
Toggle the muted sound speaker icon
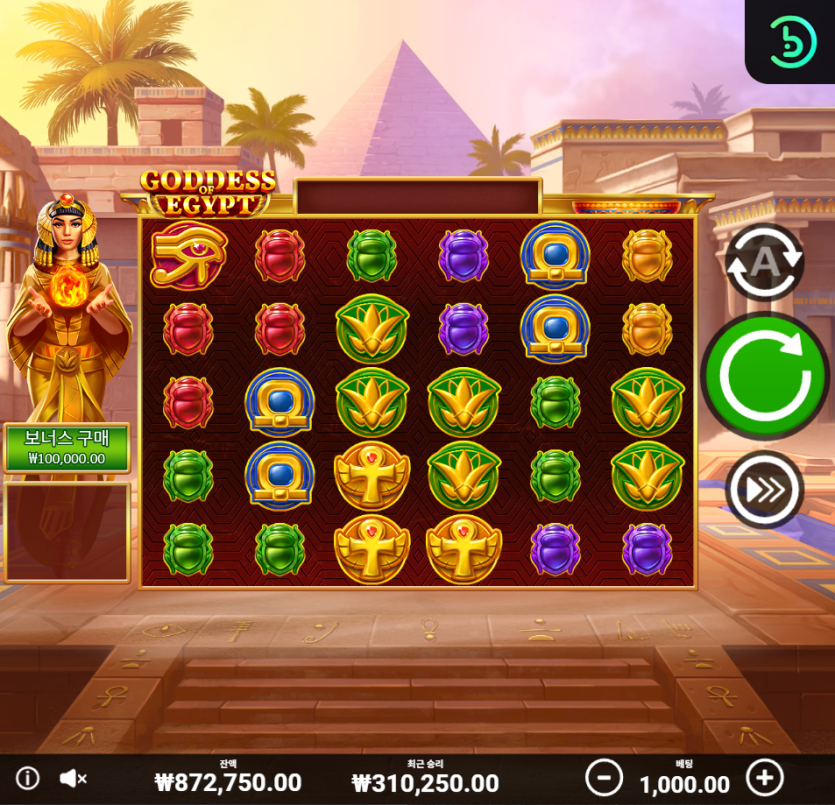click(73, 778)
